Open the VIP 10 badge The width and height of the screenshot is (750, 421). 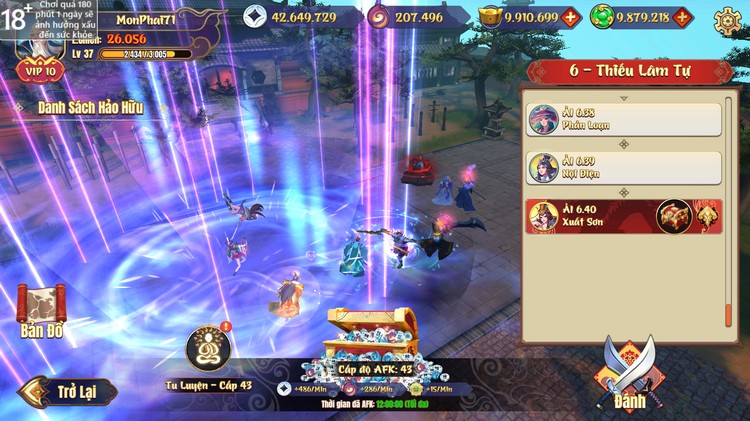pos(39,70)
